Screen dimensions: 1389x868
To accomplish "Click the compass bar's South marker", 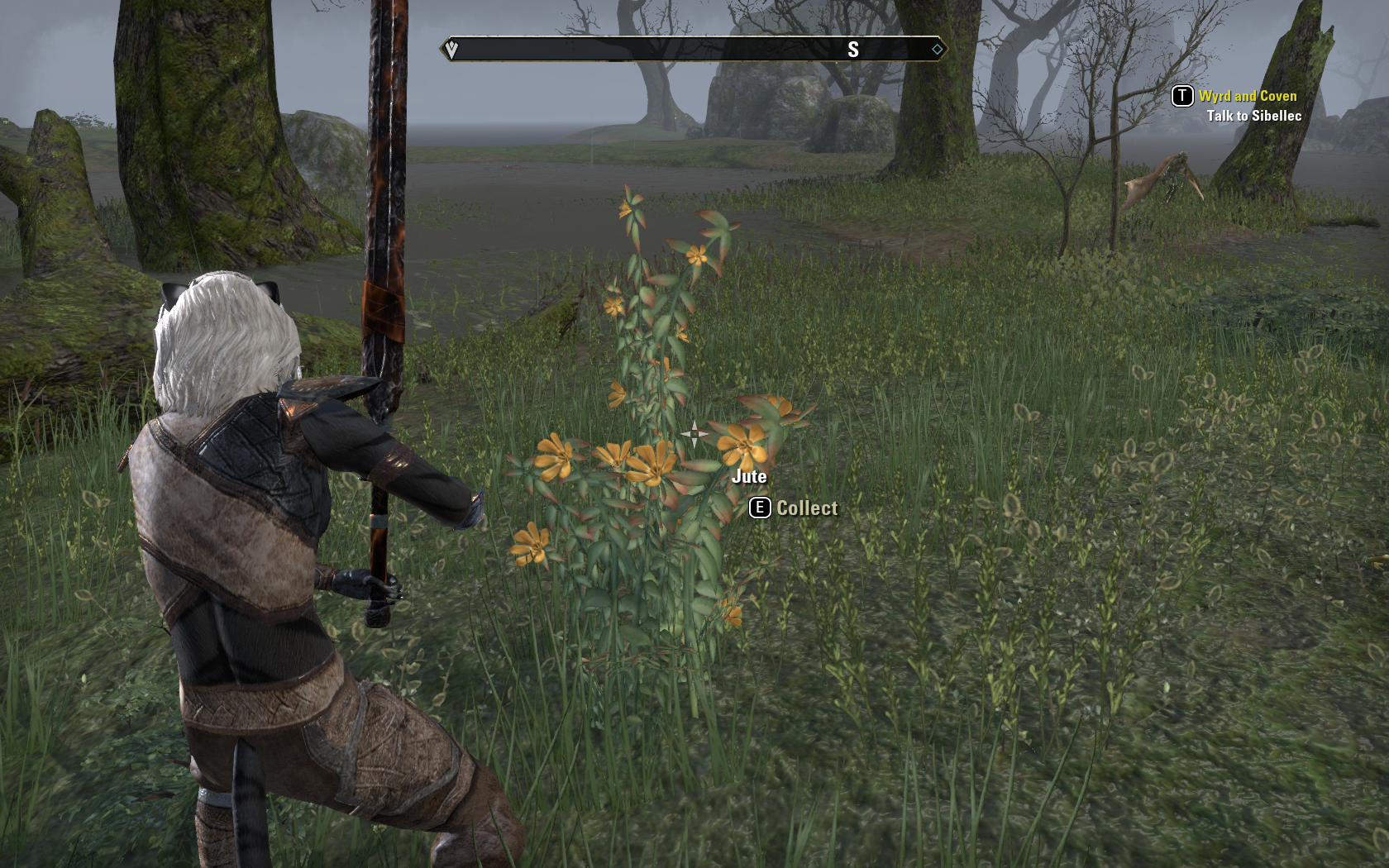I will [853, 50].
